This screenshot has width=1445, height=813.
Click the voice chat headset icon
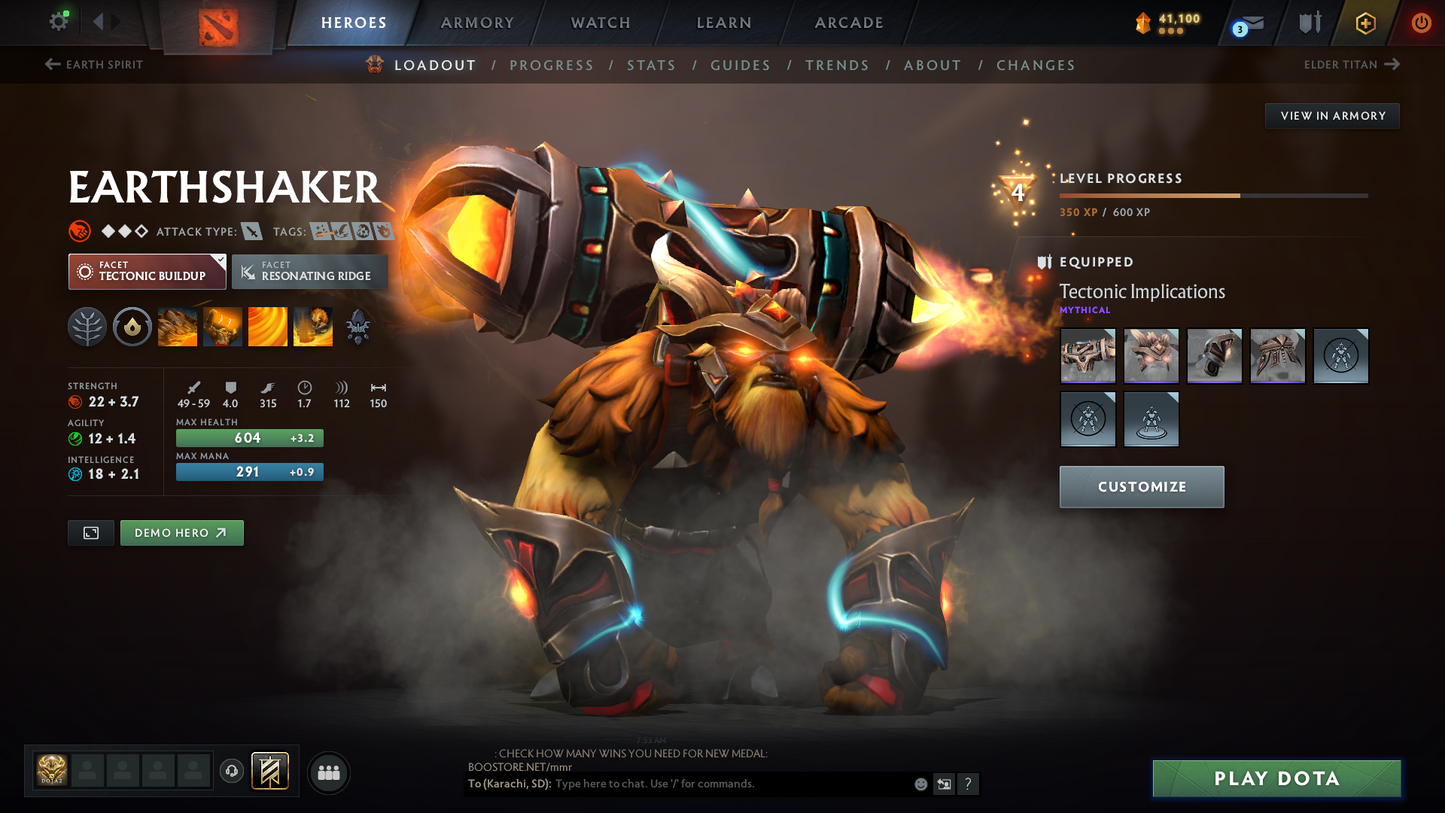click(230, 770)
